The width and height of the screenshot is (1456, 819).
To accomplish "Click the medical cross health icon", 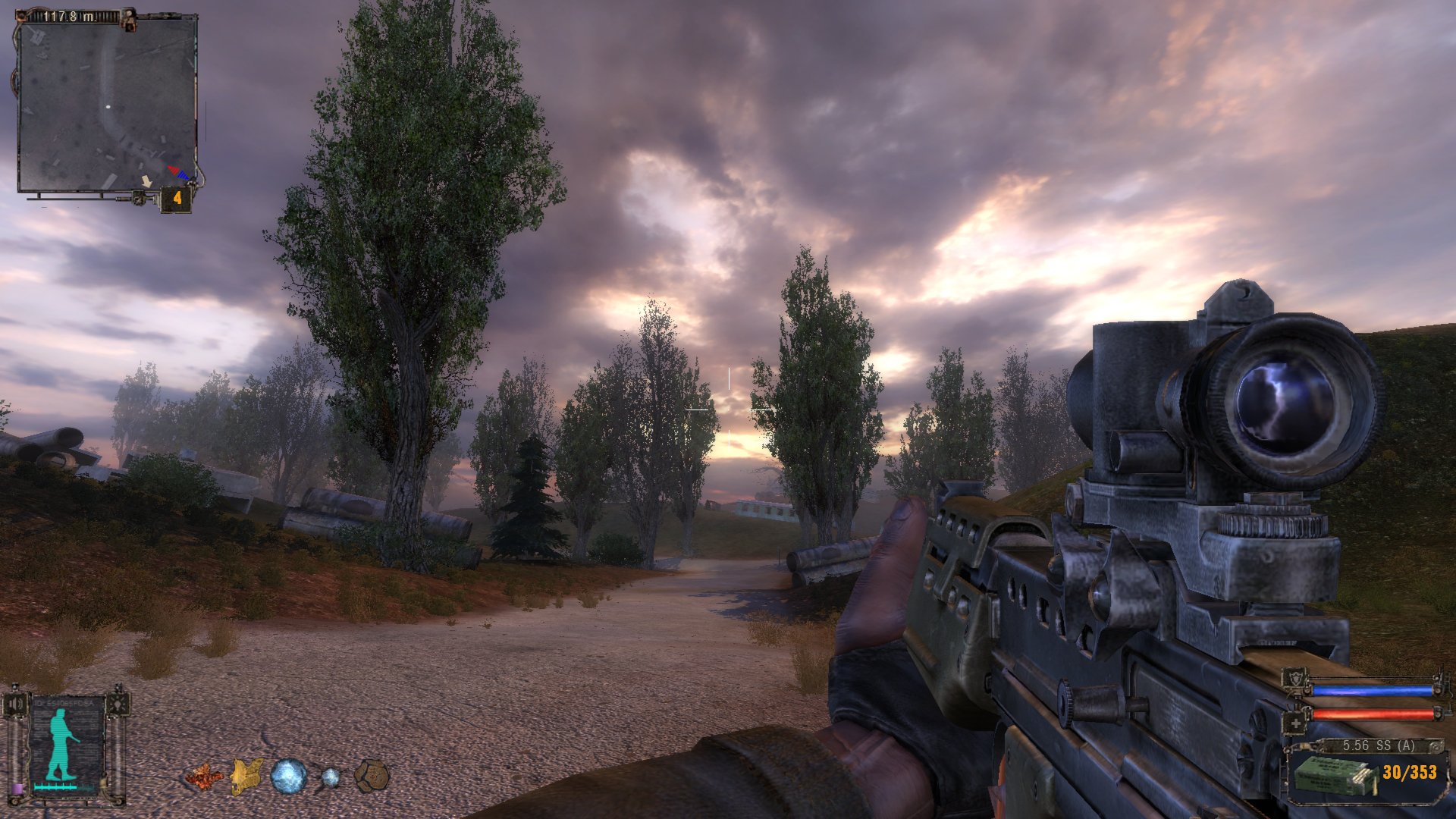I will point(1296,725).
